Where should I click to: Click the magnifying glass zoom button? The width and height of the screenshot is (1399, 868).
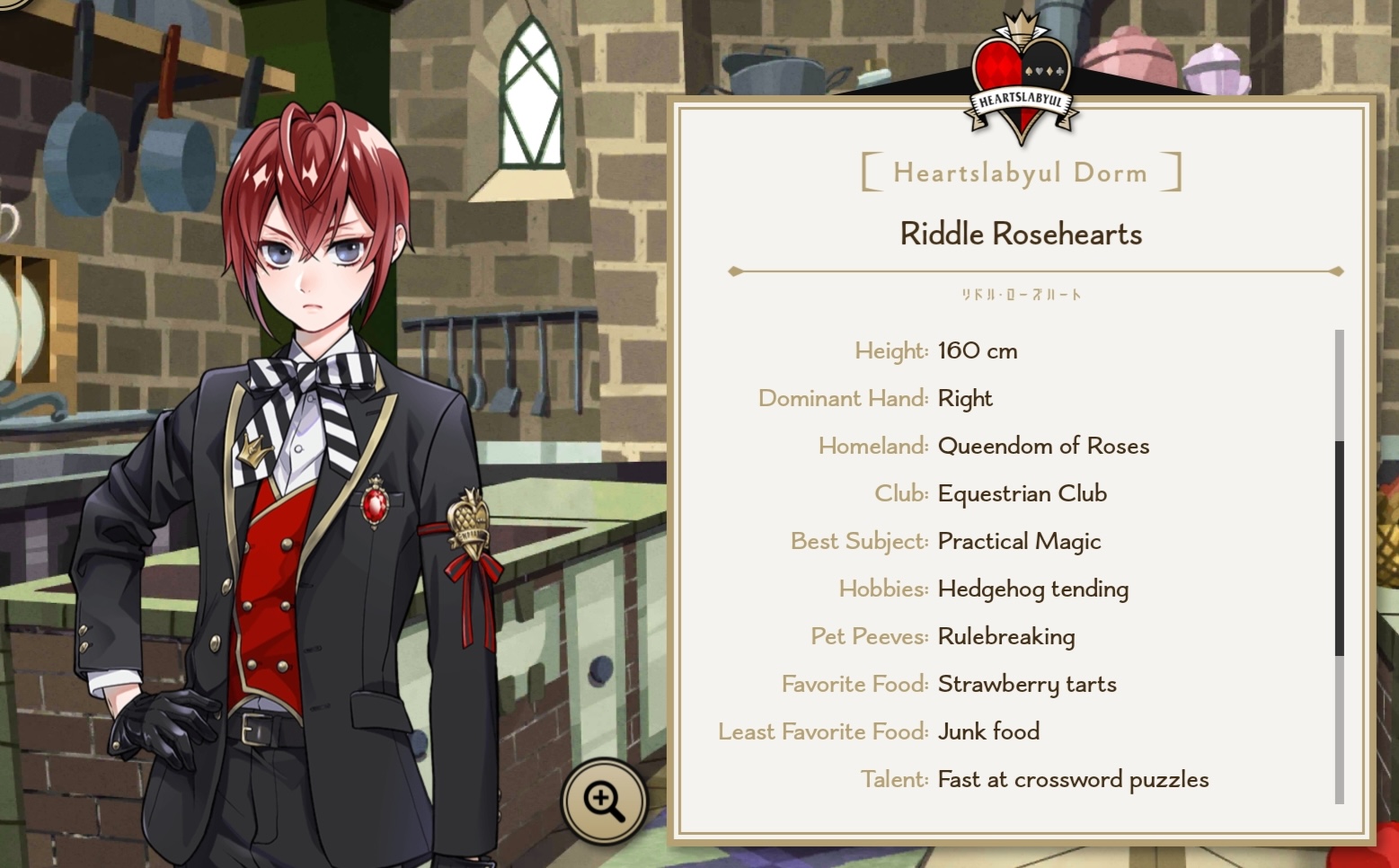[604, 800]
